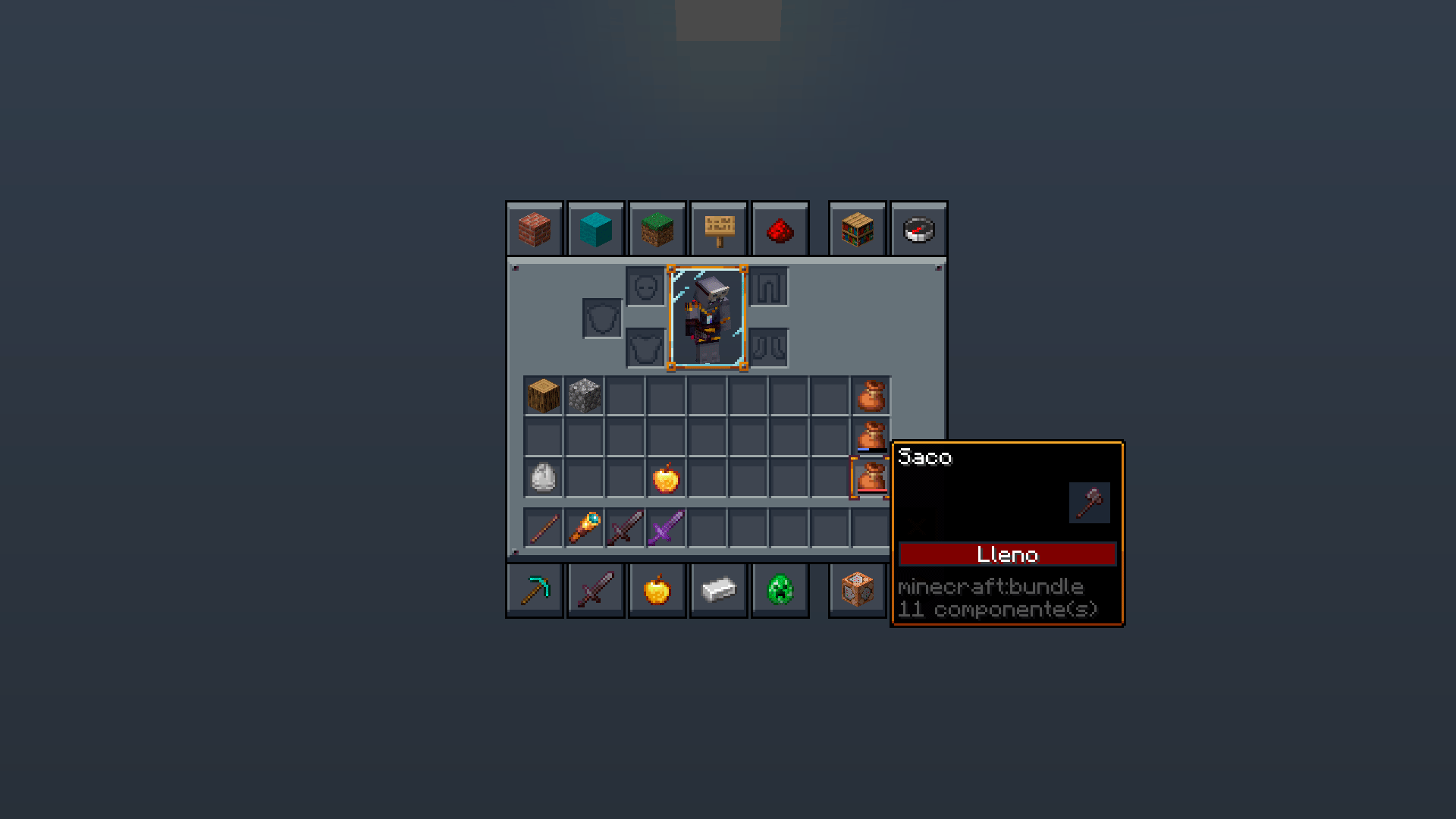1456x819 pixels.
Task: Pick up the oak log item
Action: 542,396
